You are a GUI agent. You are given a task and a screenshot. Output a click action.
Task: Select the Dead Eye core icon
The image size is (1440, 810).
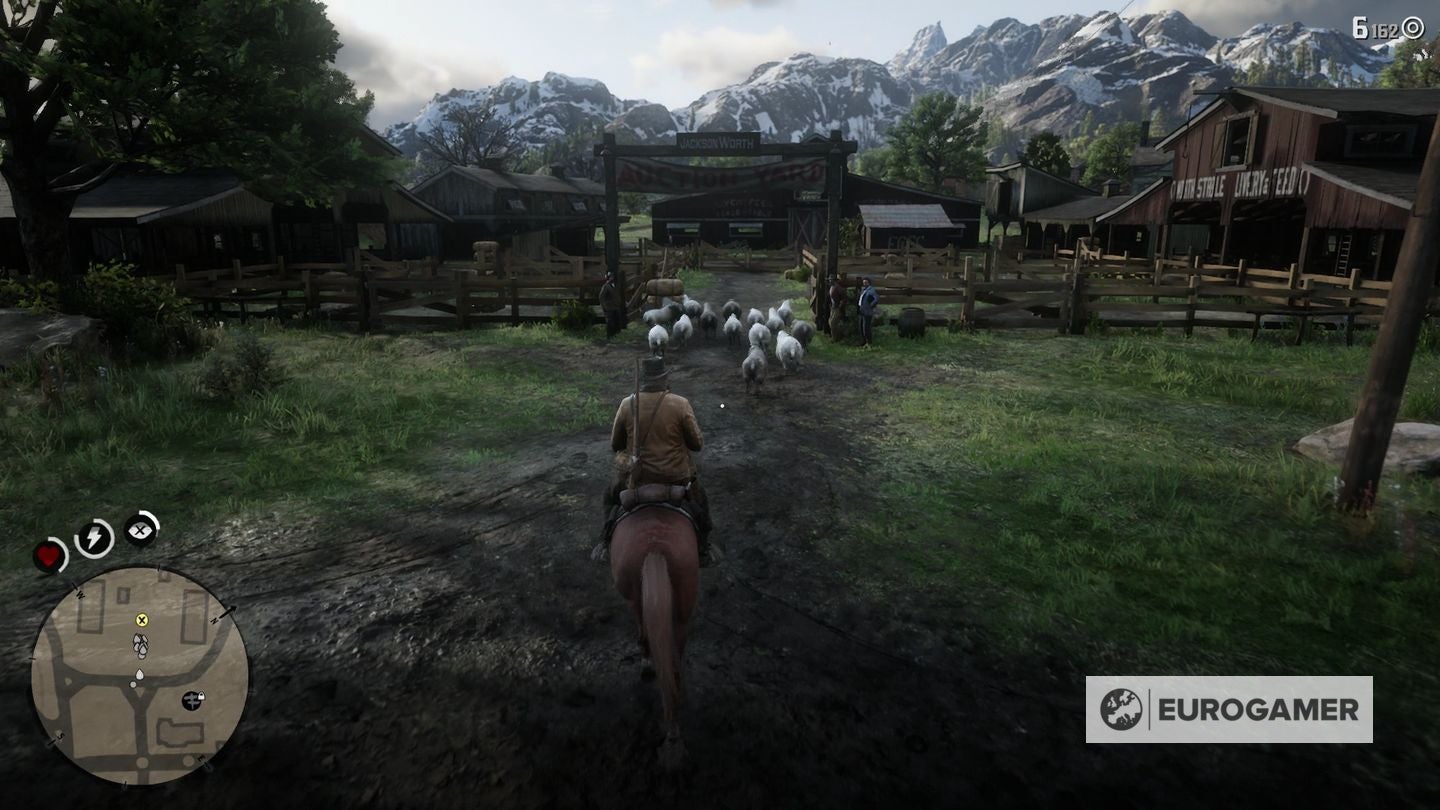click(138, 530)
